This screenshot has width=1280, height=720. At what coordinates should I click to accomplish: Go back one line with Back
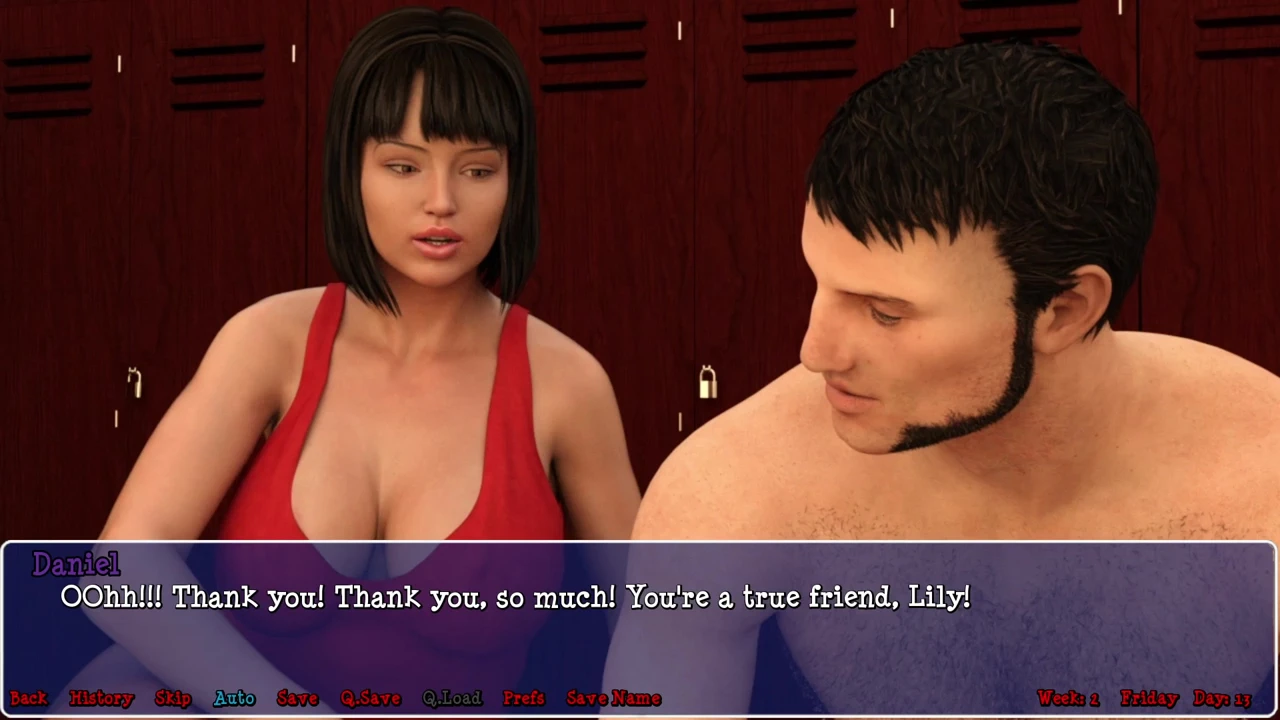pos(29,698)
